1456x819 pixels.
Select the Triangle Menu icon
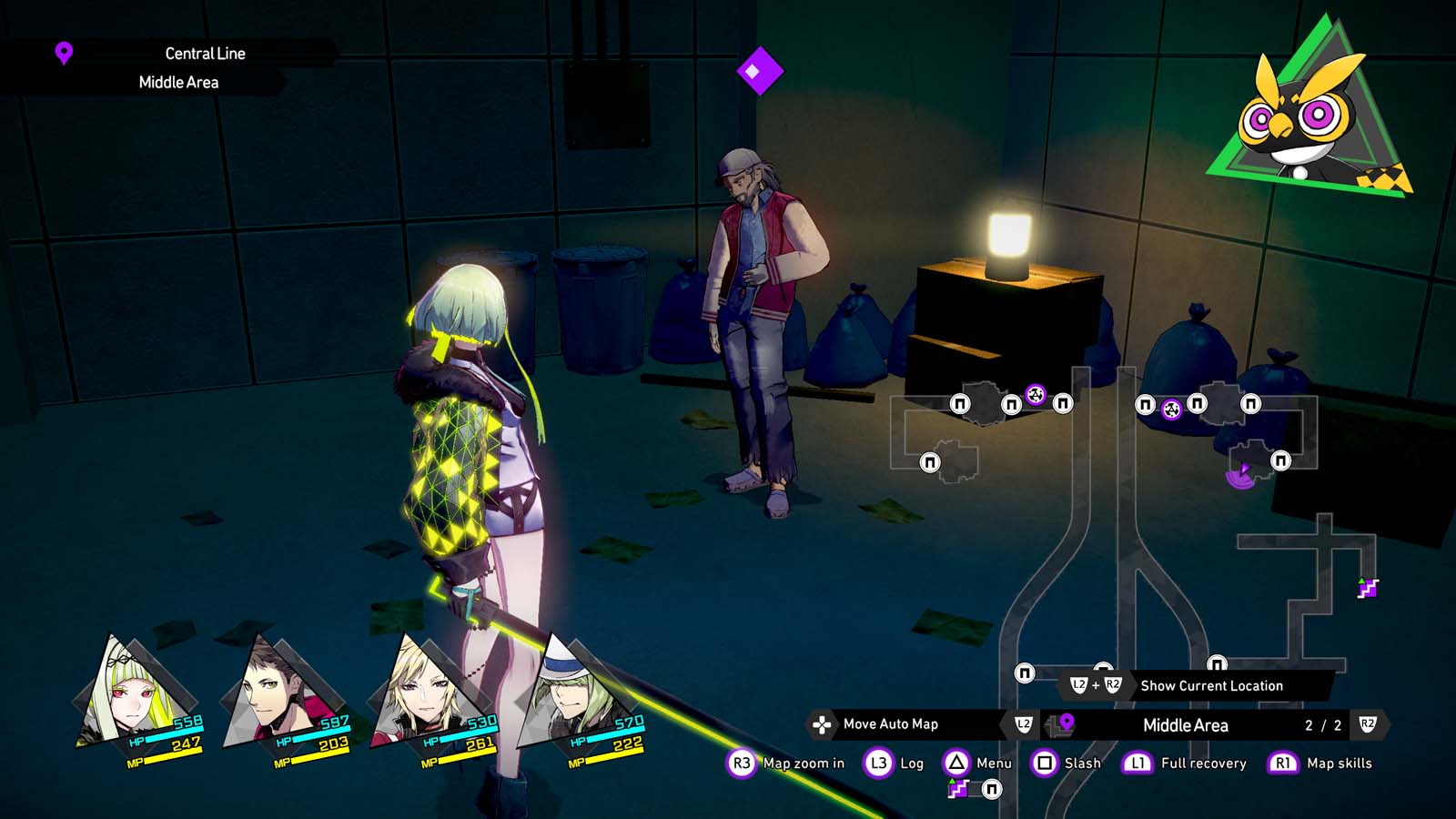click(955, 763)
